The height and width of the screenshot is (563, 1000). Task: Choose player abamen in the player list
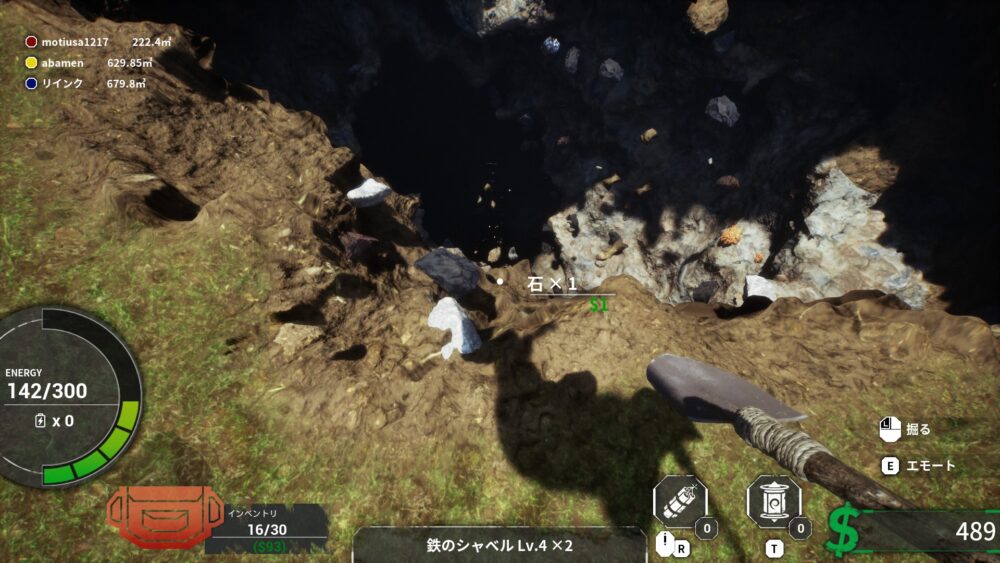pyautogui.click(x=61, y=63)
